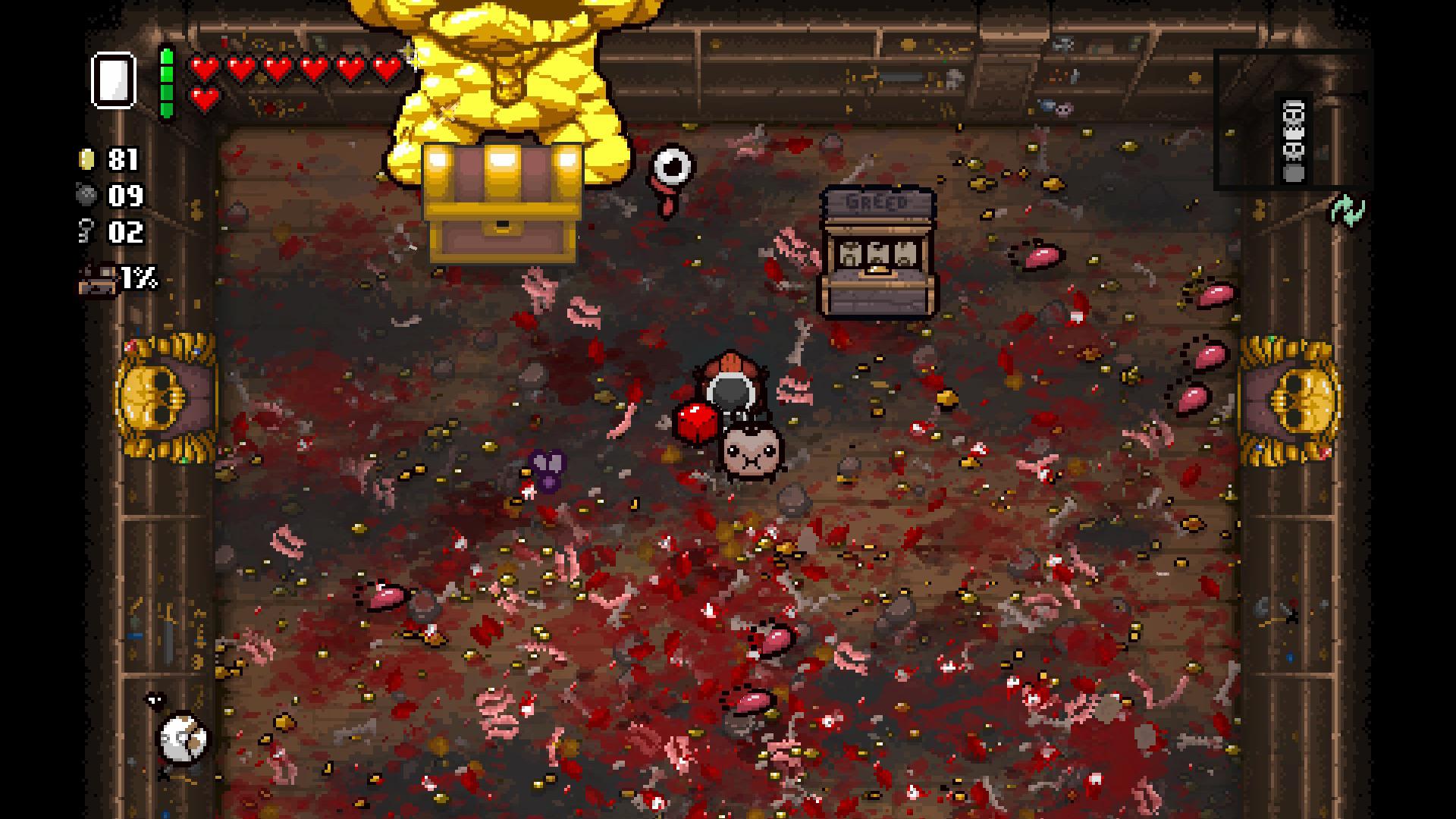Select the empty active item slot
Screen dimensions: 1456x819
coord(112,80)
